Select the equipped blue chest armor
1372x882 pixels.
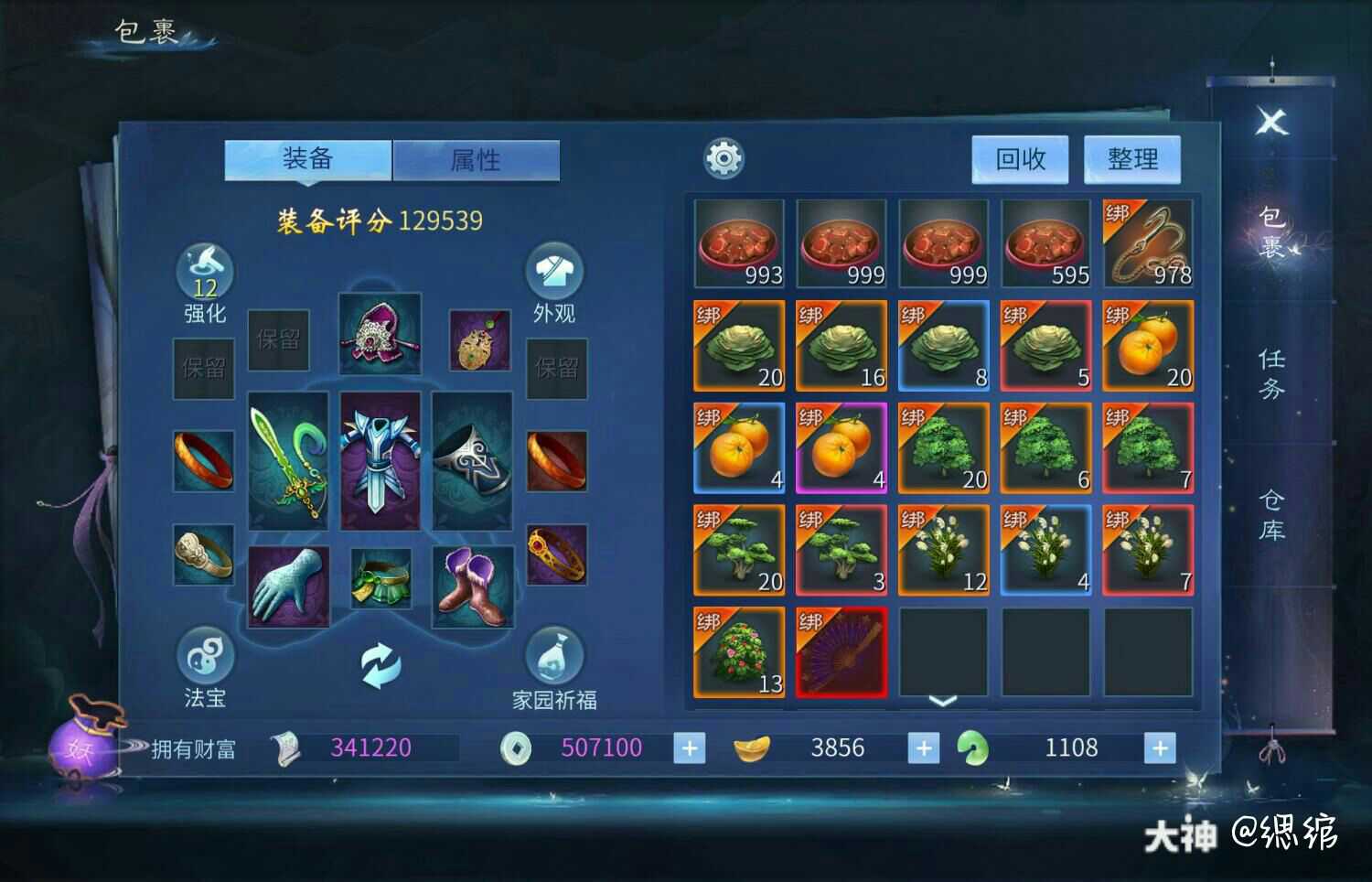point(380,461)
